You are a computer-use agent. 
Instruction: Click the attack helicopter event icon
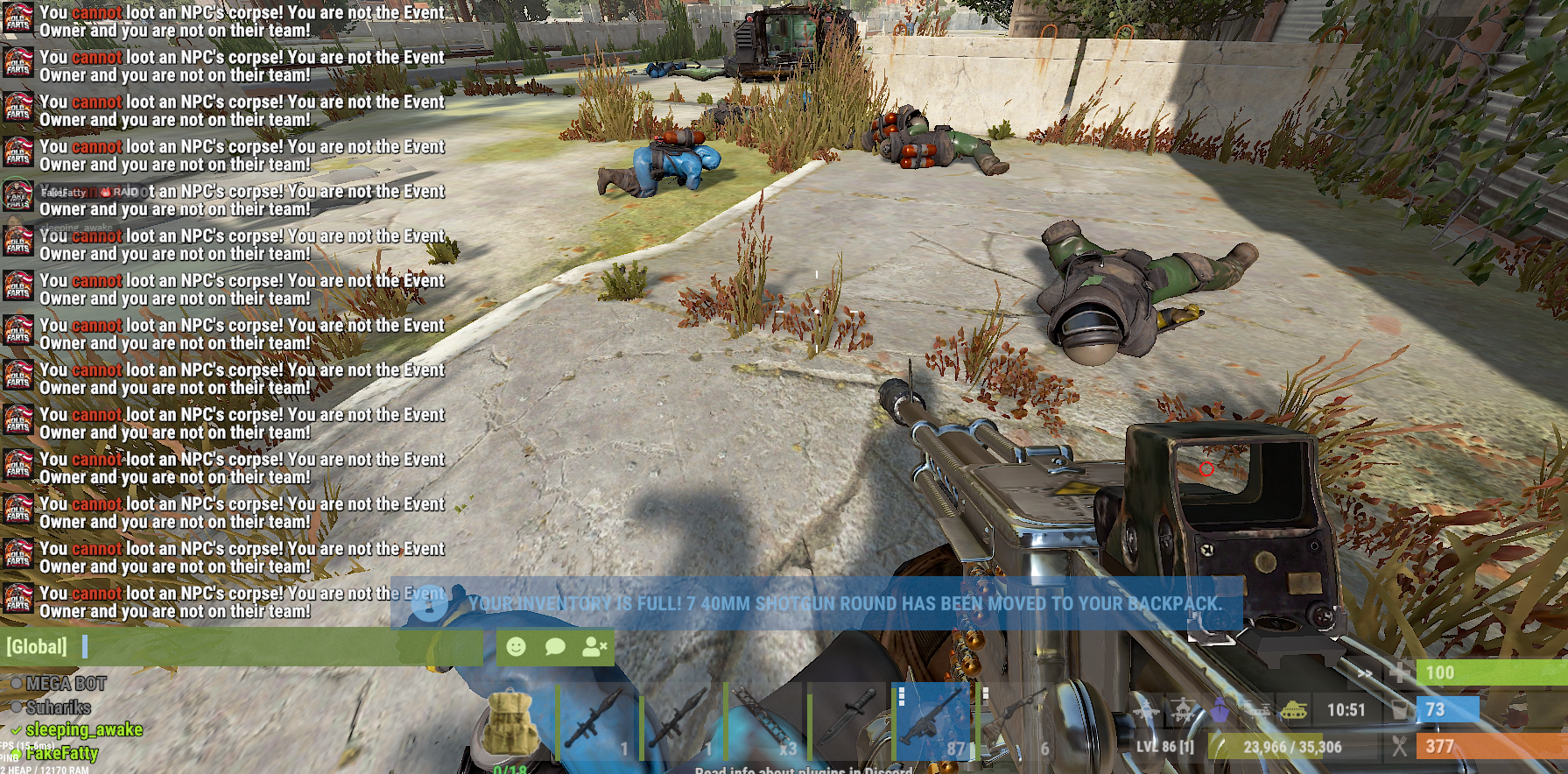[1183, 710]
